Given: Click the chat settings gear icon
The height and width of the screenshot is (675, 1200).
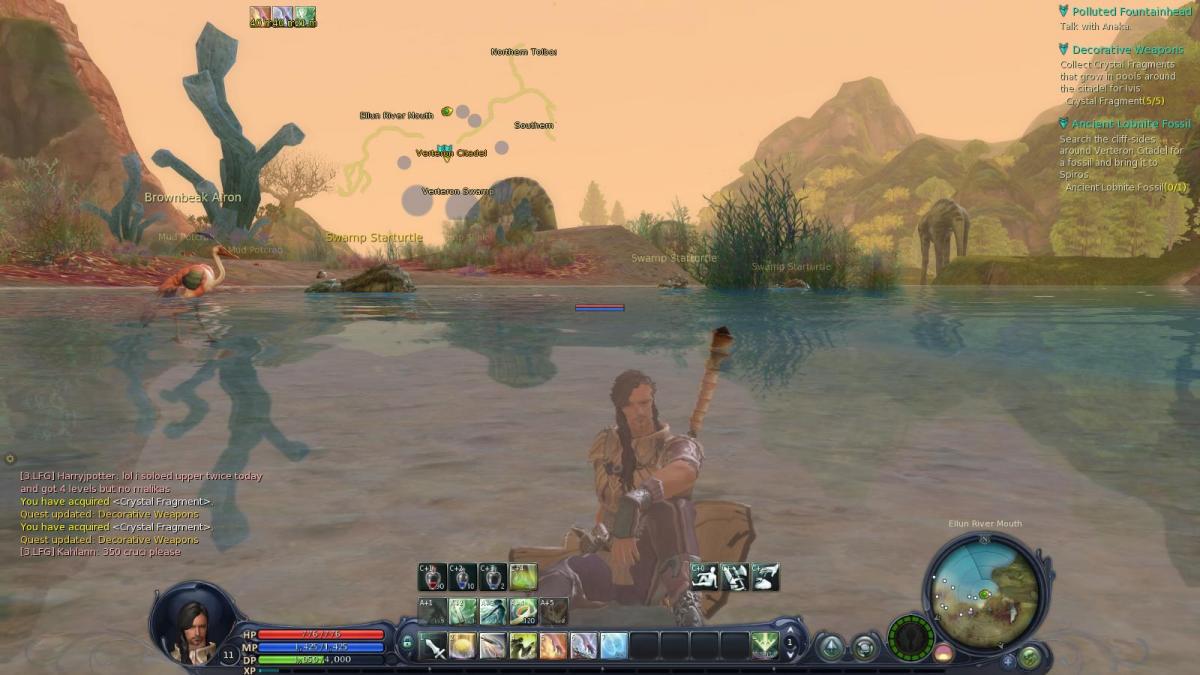Looking at the screenshot, I should coord(10,459).
